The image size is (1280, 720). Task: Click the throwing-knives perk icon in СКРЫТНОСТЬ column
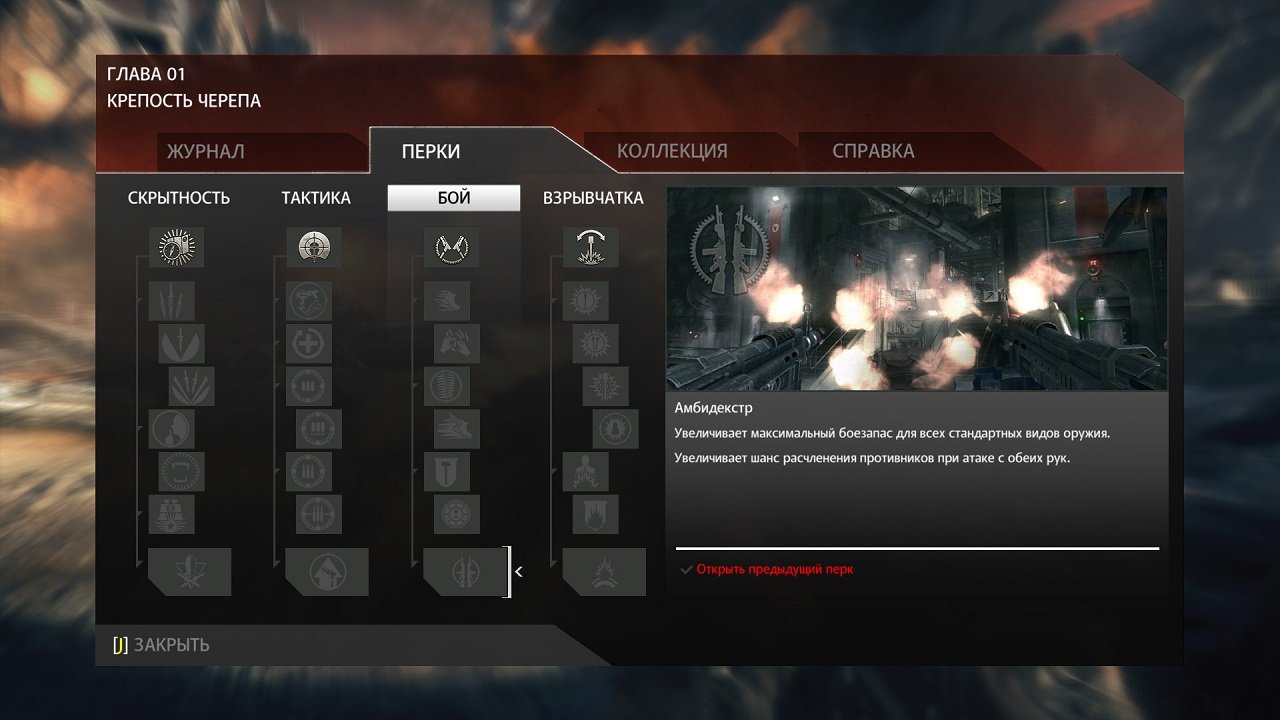(x=170, y=301)
